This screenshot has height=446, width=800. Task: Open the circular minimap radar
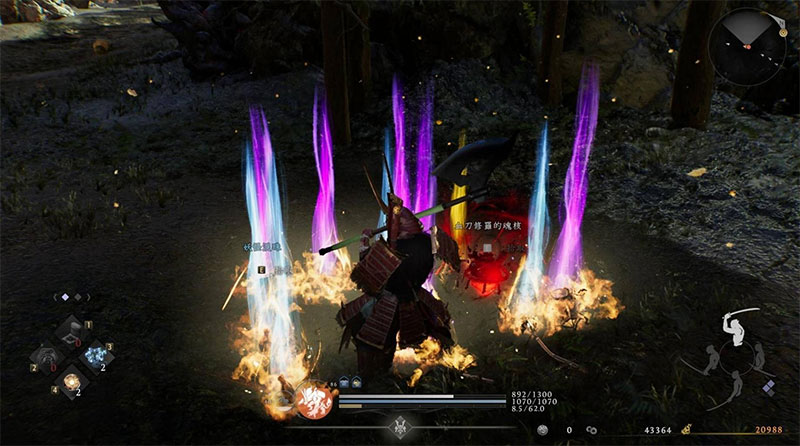[746, 47]
